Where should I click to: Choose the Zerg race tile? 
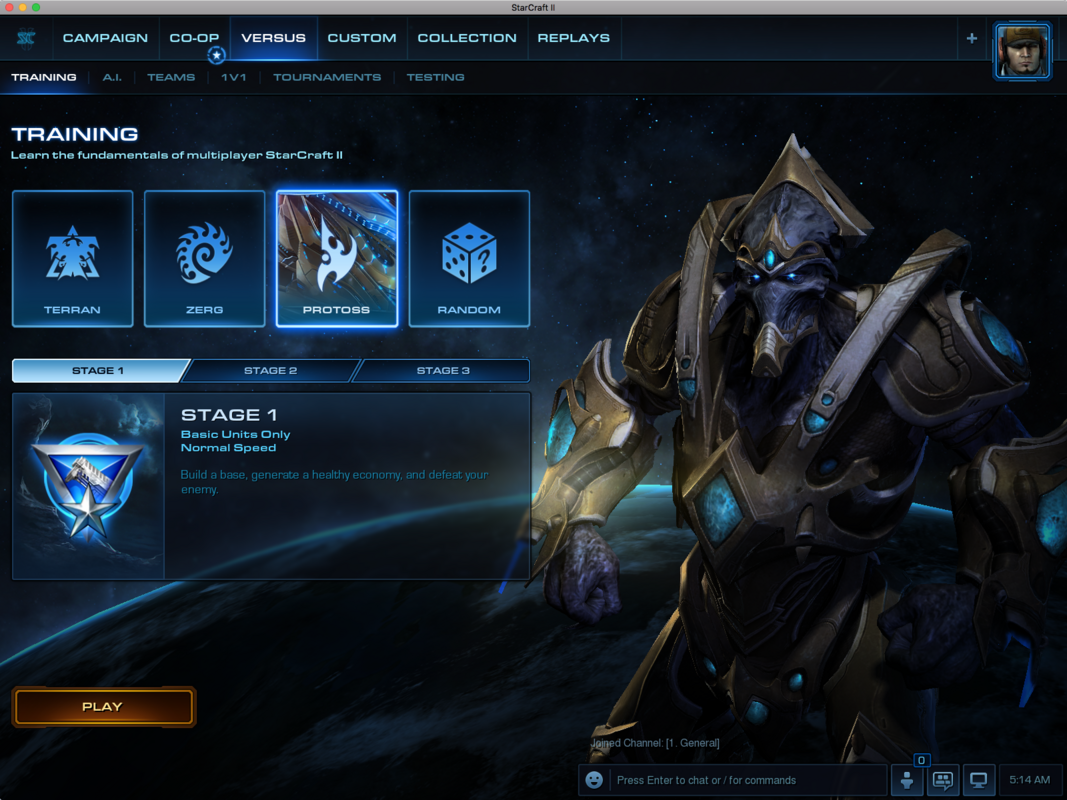coord(205,259)
